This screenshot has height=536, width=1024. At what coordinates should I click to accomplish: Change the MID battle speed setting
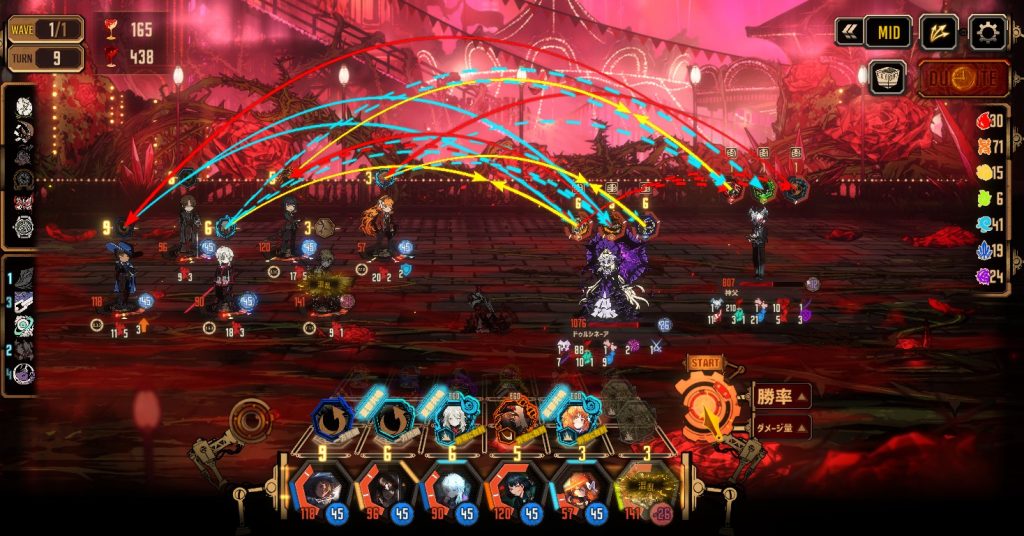(888, 33)
